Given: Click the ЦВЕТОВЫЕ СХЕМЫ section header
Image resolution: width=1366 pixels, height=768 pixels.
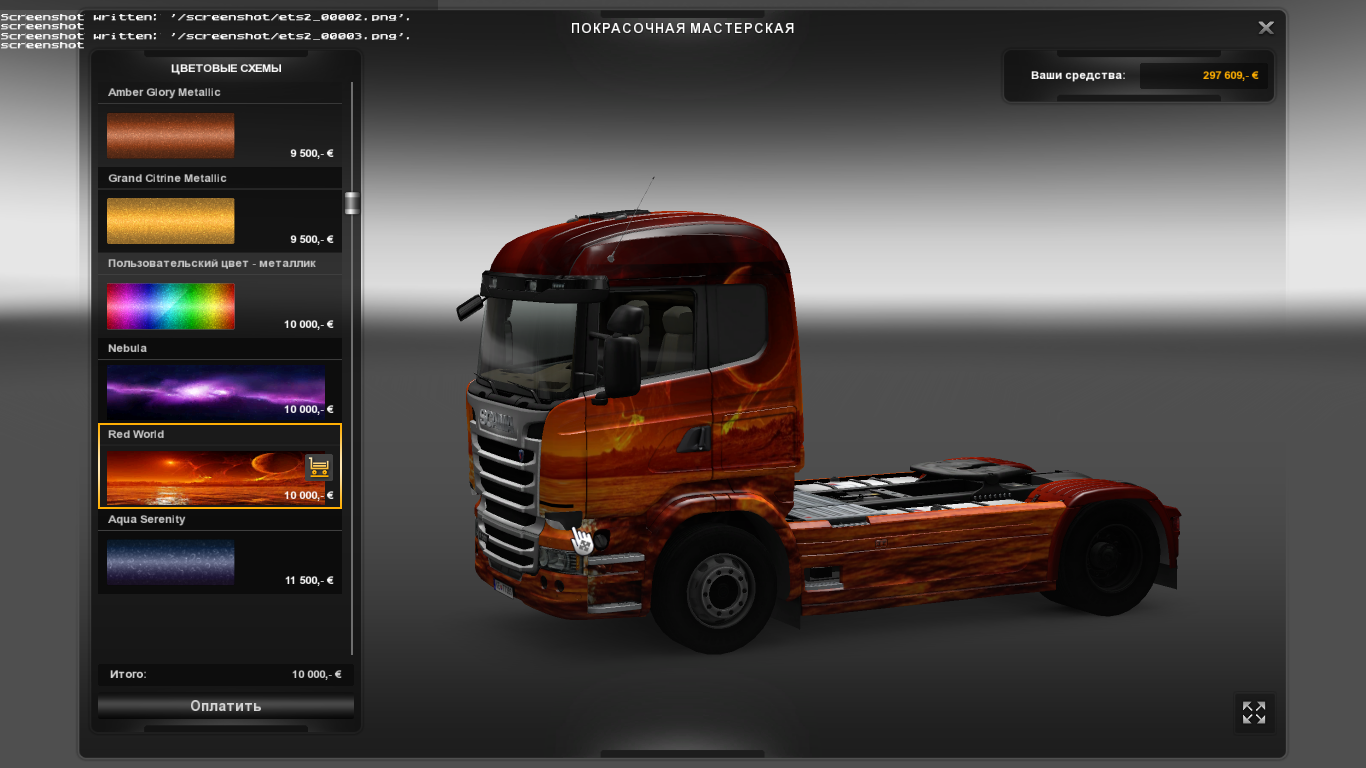Looking at the screenshot, I should coord(224,68).
